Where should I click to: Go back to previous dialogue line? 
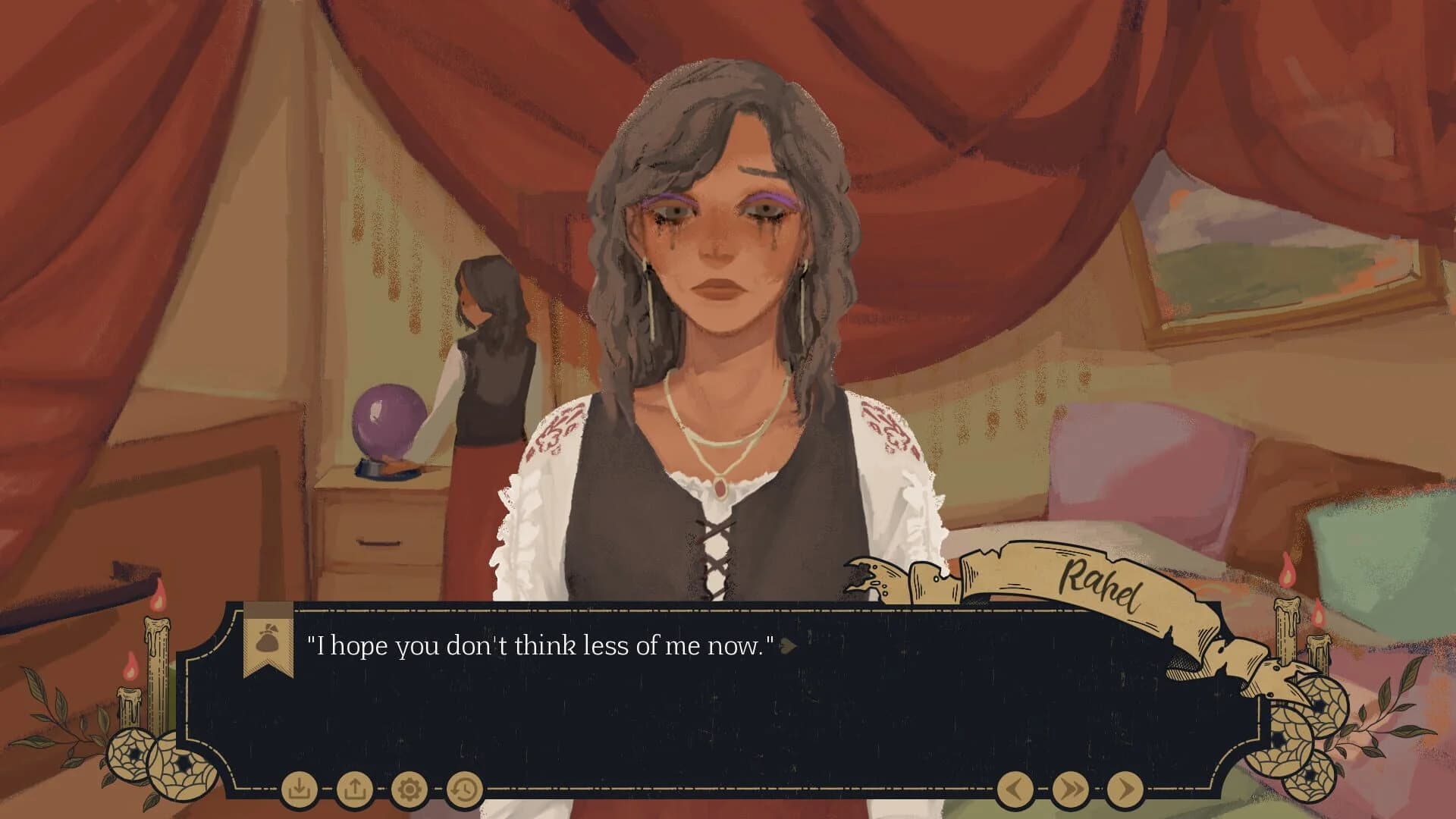(1015, 790)
